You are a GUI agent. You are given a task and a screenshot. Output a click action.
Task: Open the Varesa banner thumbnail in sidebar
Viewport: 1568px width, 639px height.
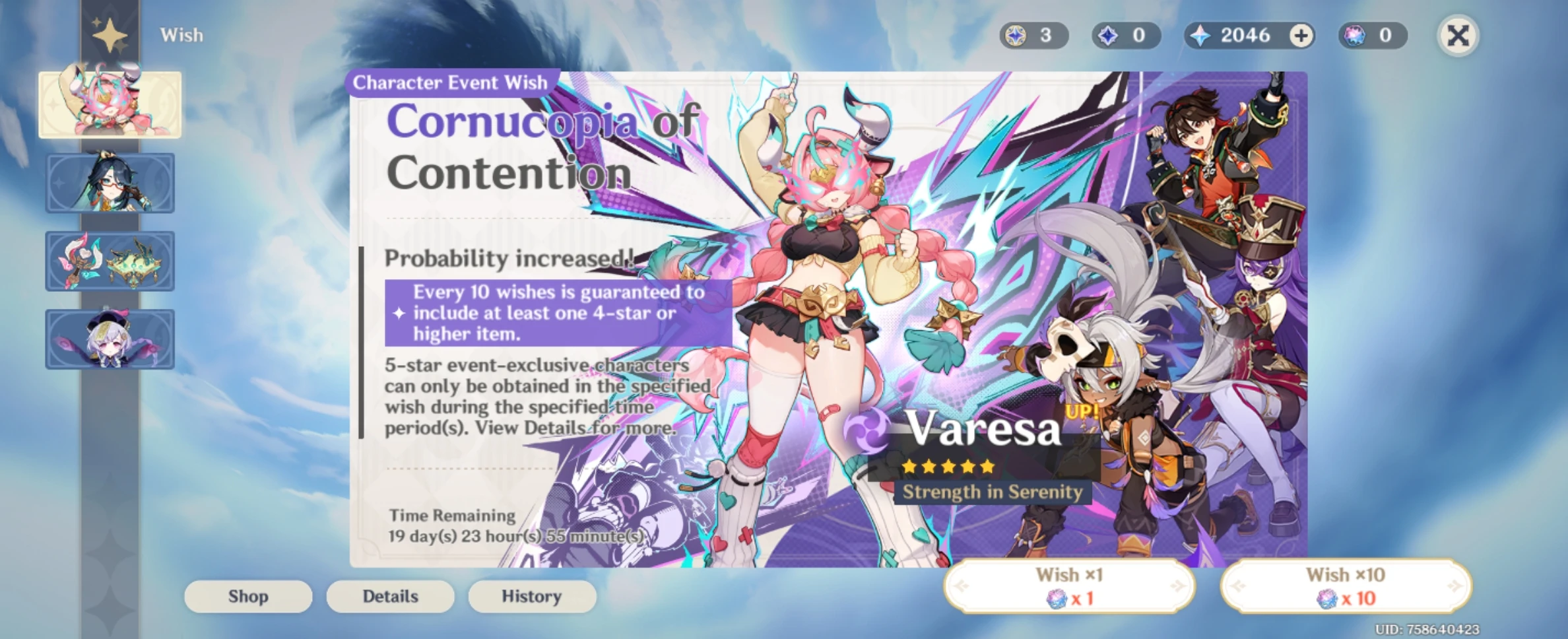click(110, 104)
